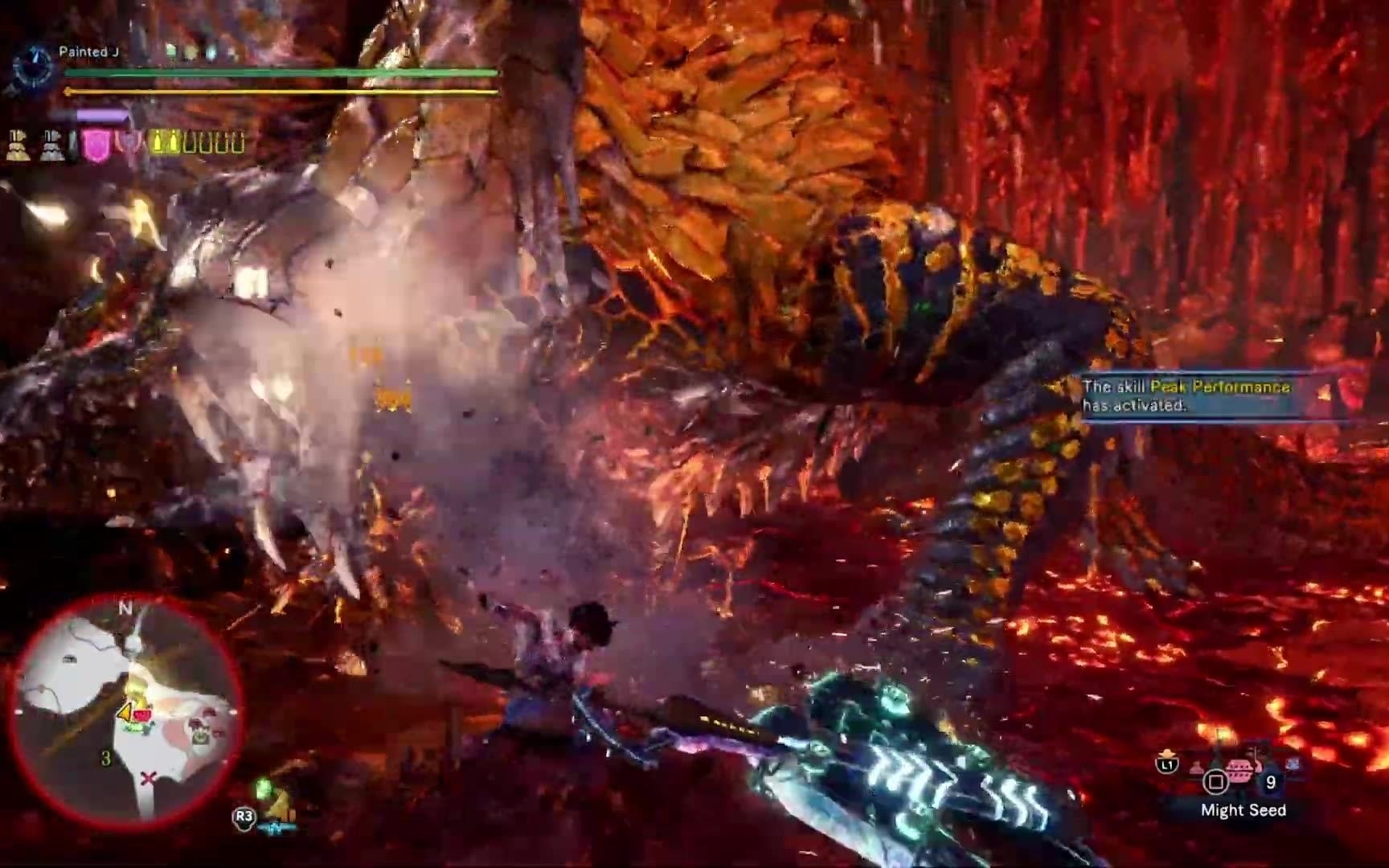Click the quest timer clock icon
This screenshot has height=868, width=1389.
click(34, 66)
